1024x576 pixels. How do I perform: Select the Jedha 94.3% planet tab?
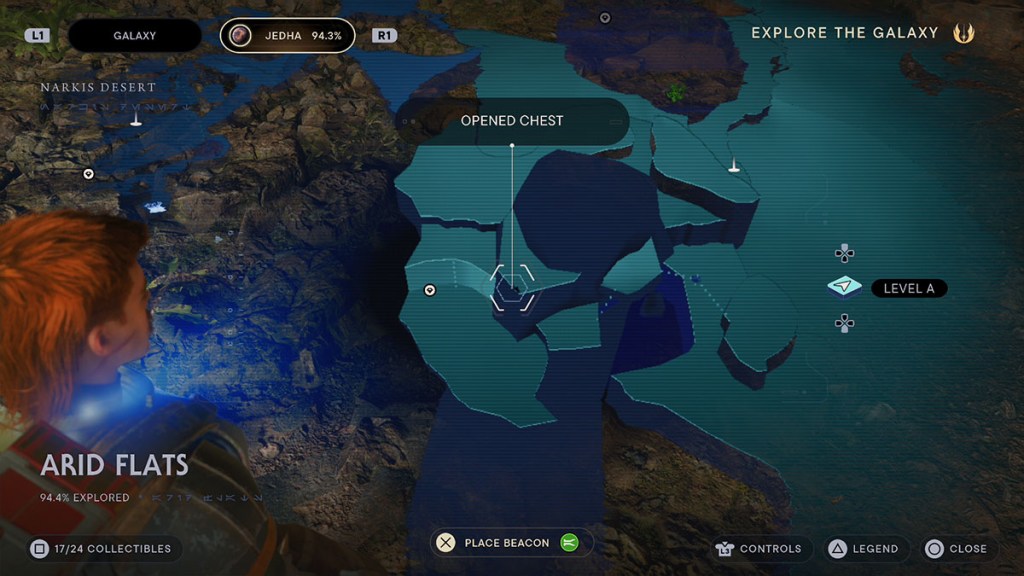(x=288, y=36)
